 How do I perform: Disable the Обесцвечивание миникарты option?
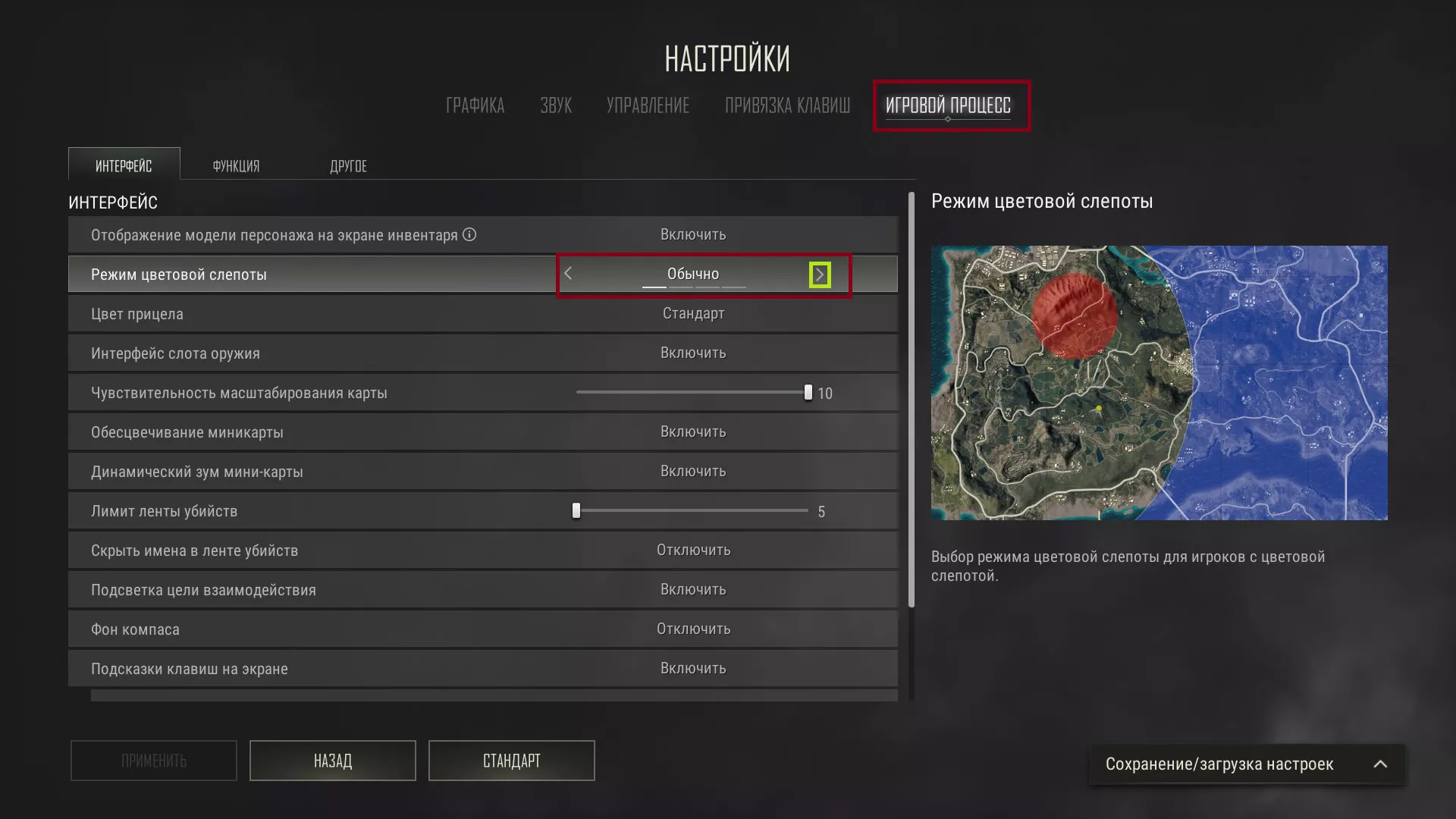tap(693, 431)
